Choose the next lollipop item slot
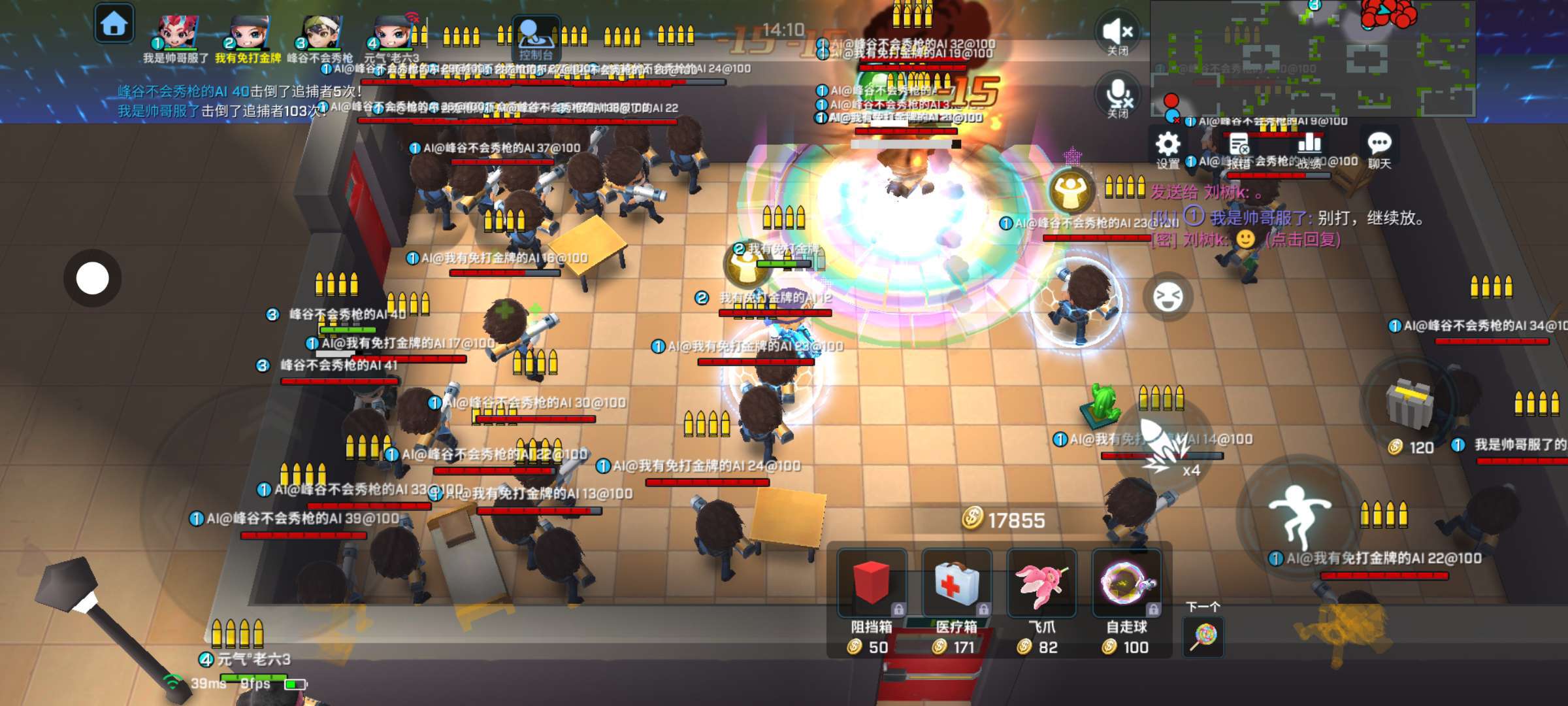Image resolution: width=1568 pixels, height=706 pixels. [1203, 635]
